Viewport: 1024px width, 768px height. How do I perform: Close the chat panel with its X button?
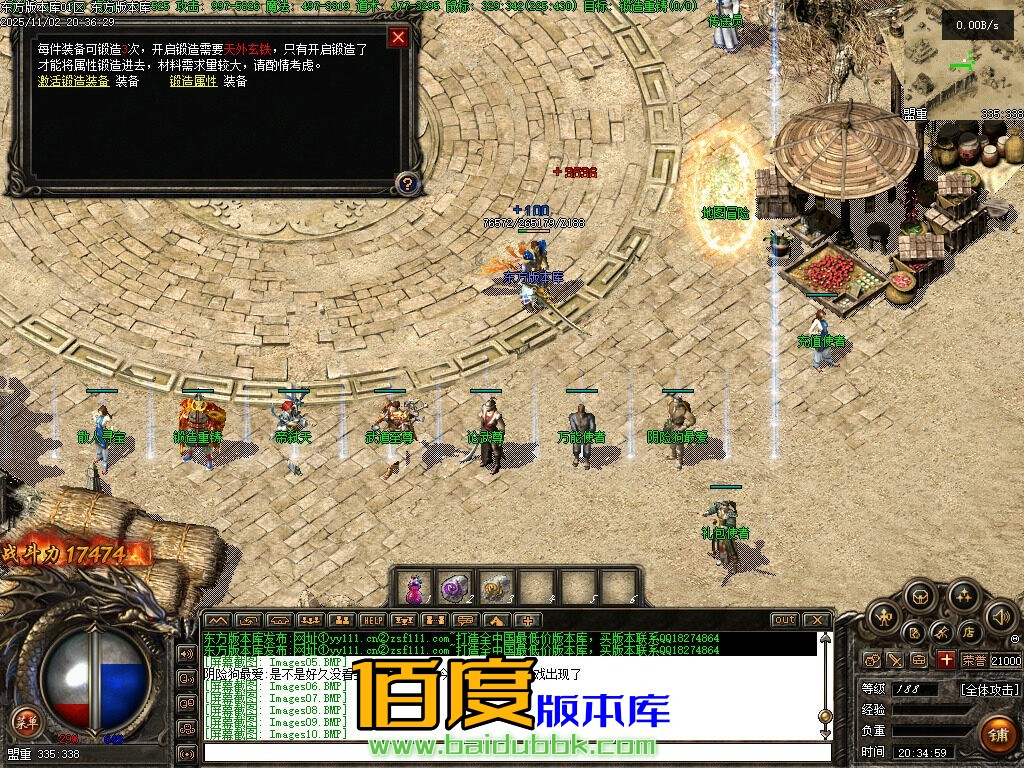click(x=817, y=620)
